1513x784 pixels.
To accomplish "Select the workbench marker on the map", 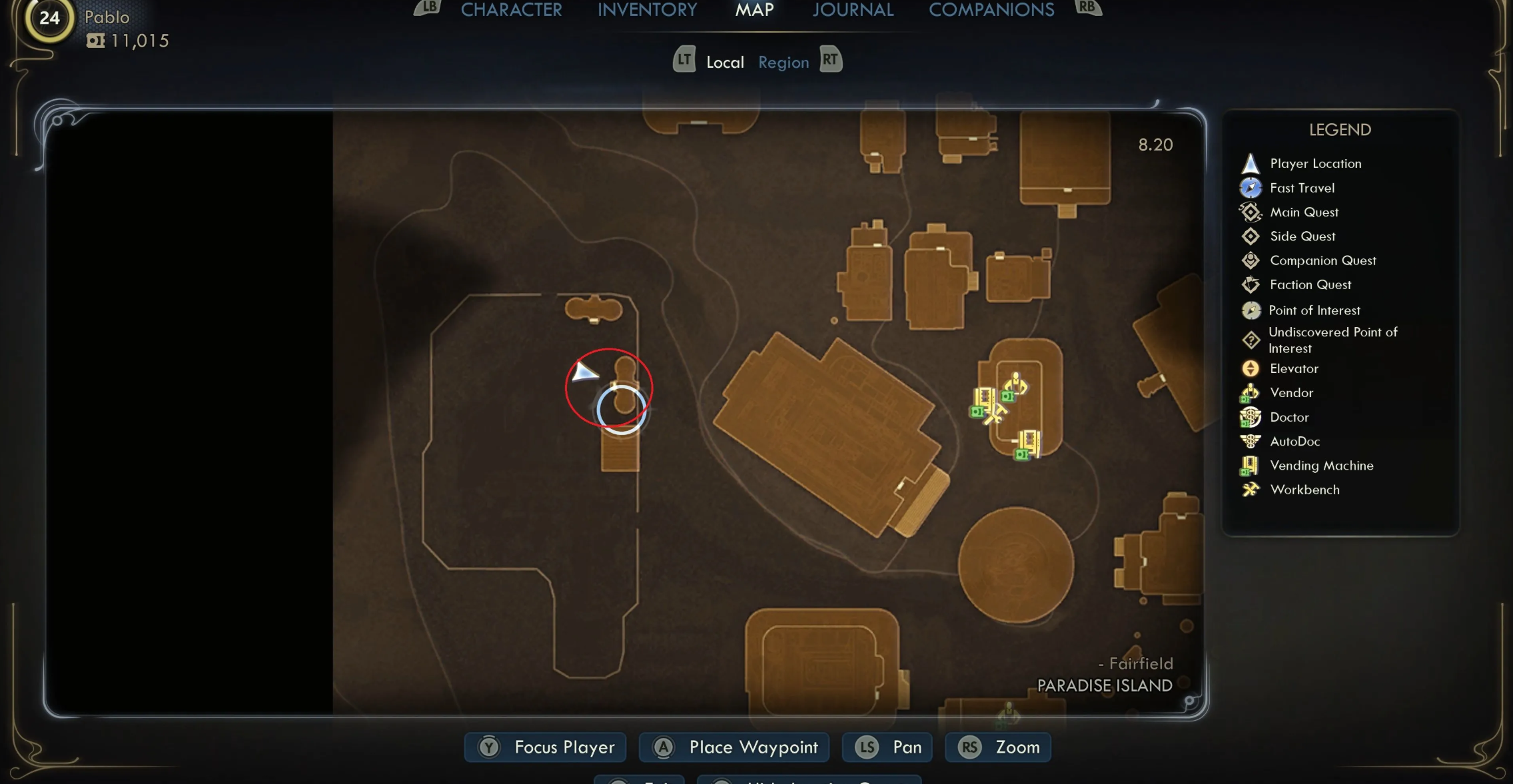I will (x=995, y=415).
